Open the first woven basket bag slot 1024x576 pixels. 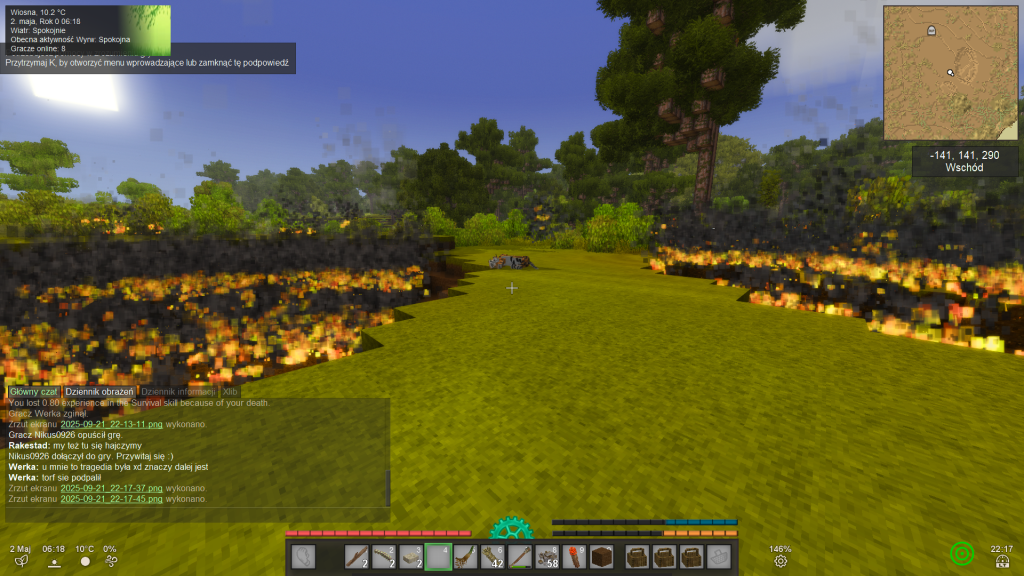(x=638, y=557)
